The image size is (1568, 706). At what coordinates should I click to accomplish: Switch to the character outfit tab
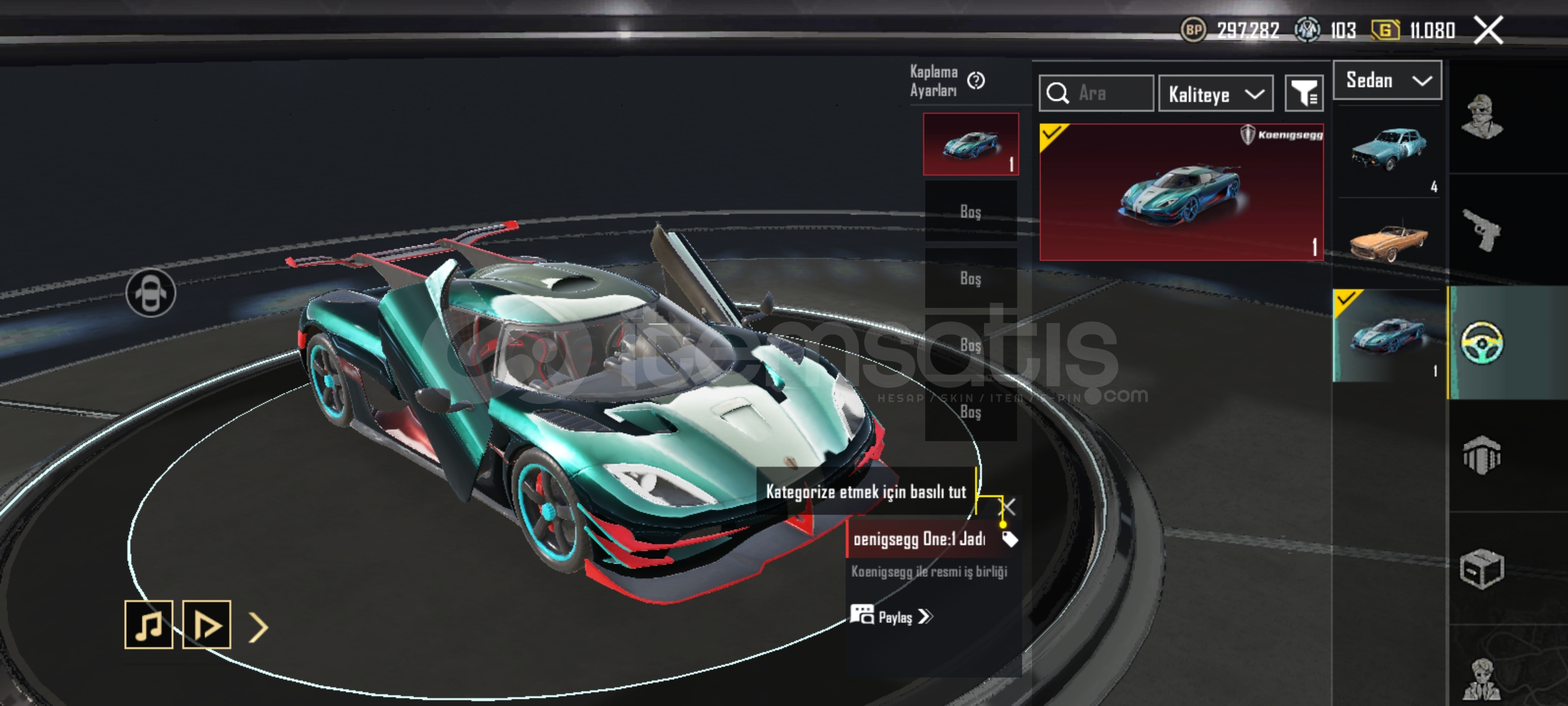(1482, 118)
